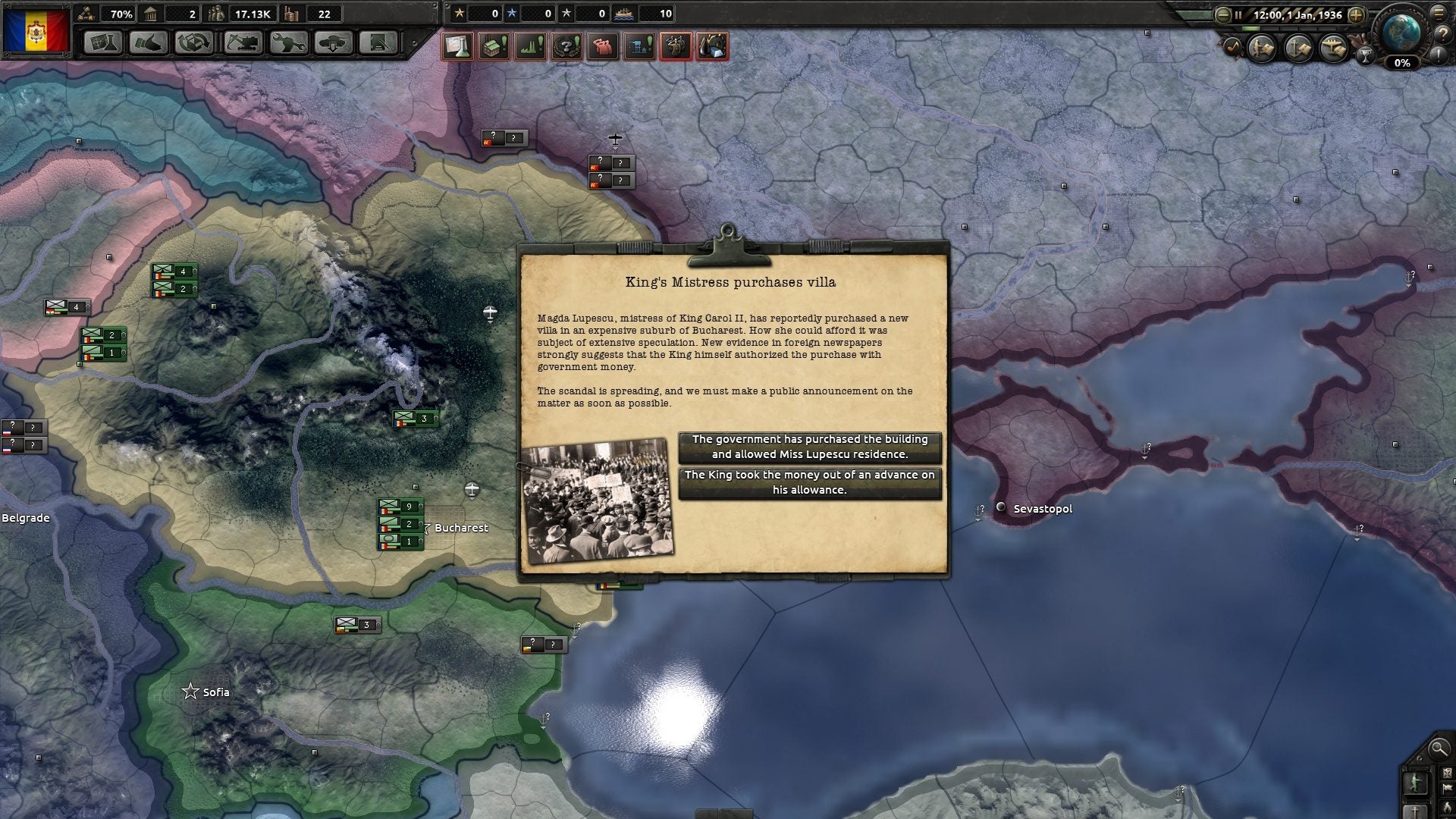This screenshot has width=1456, height=819.
Task: Click the research flask alert
Action: [x=457, y=47]
